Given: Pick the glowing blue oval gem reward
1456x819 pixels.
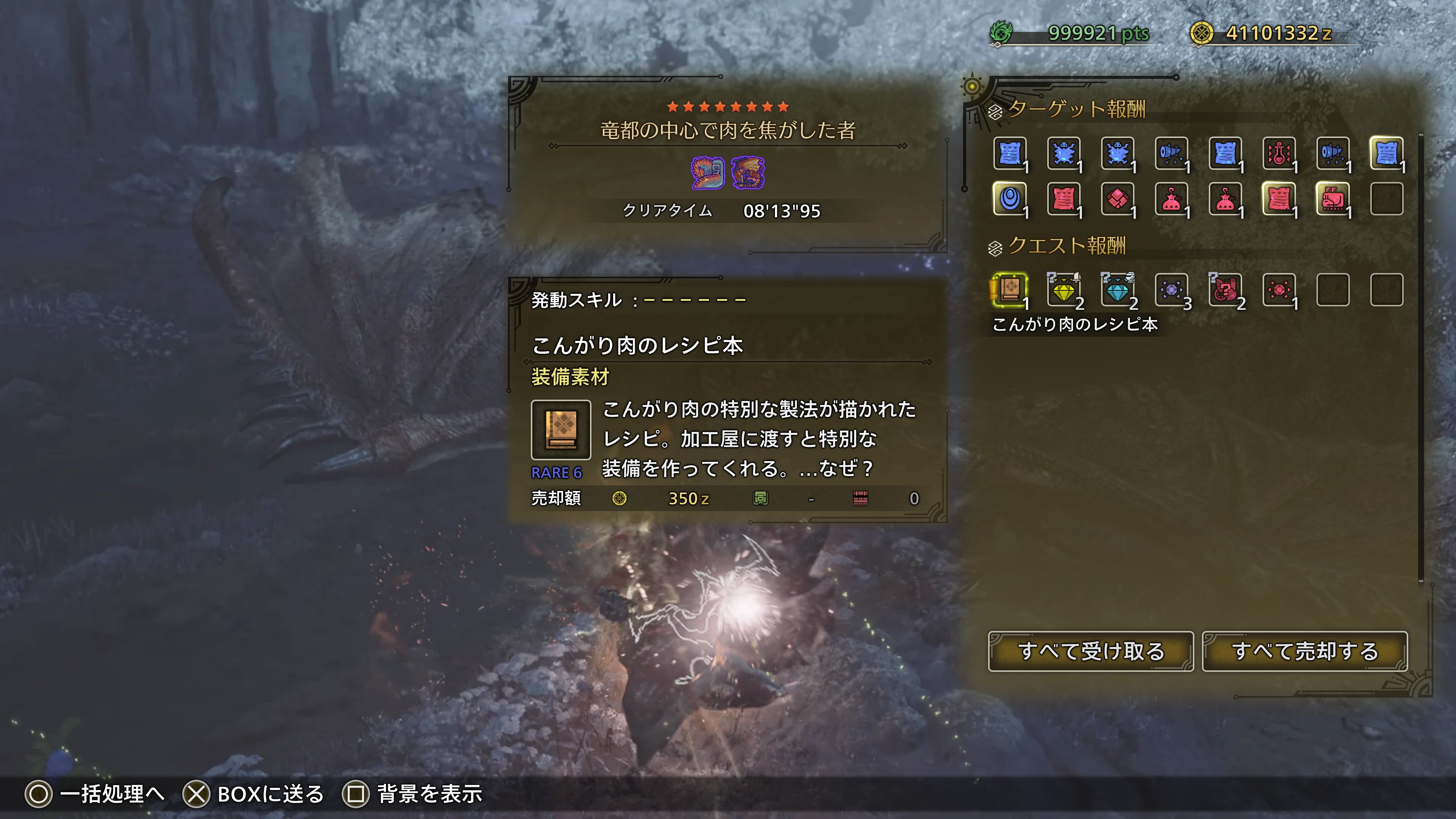Looking at the screenshot, I should click(x=1010, y=199).
